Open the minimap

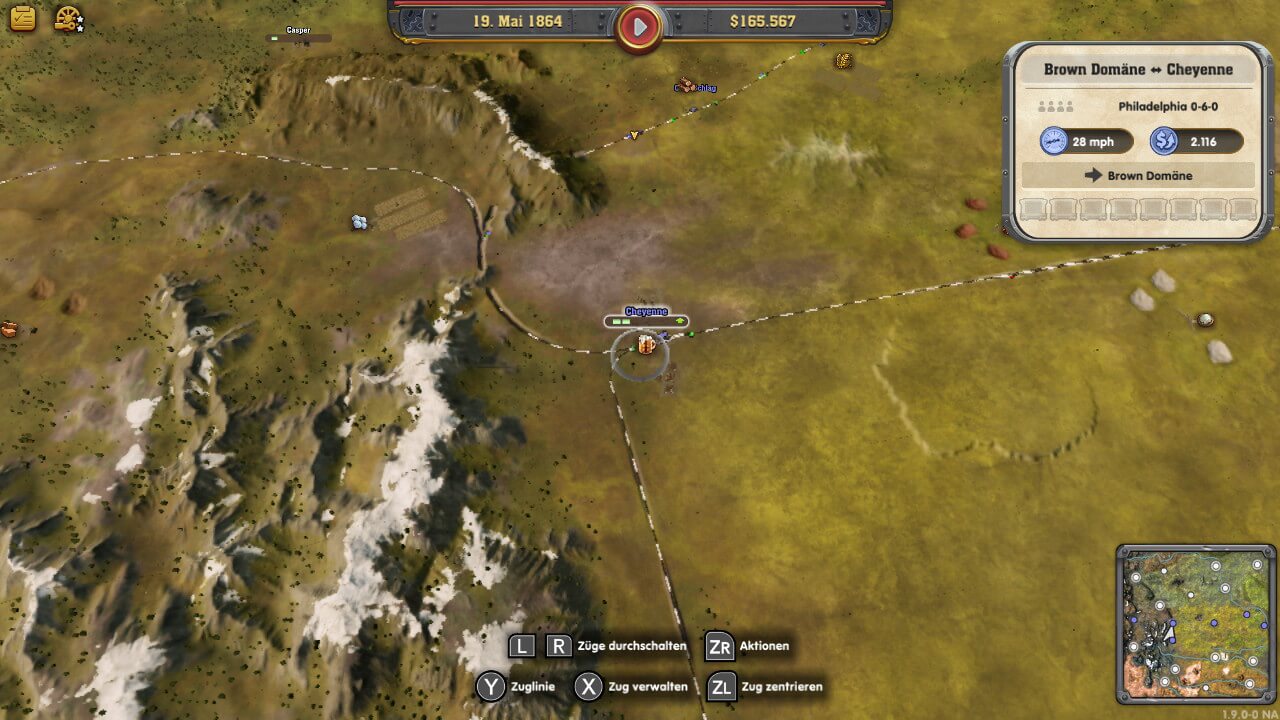[1196, 624]
